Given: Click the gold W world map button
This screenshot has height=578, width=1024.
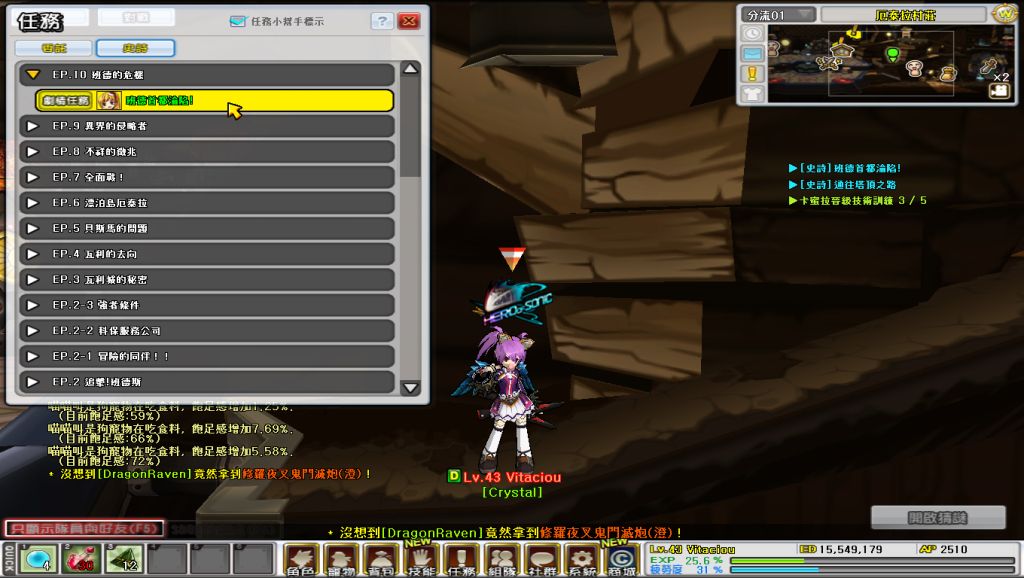Looking at the screenshot, I should (x=1006, y=14).
